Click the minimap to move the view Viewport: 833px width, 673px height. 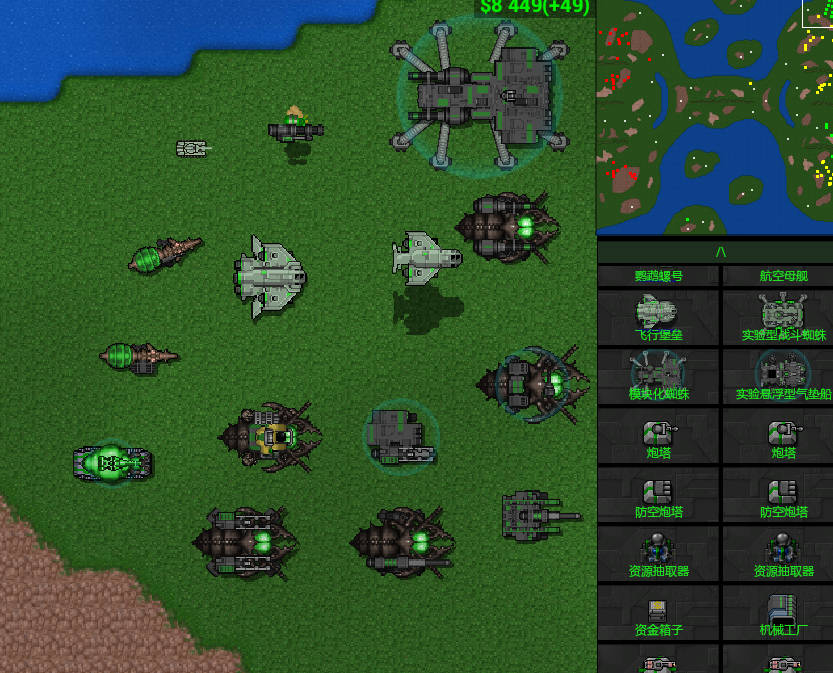point(714,117)
